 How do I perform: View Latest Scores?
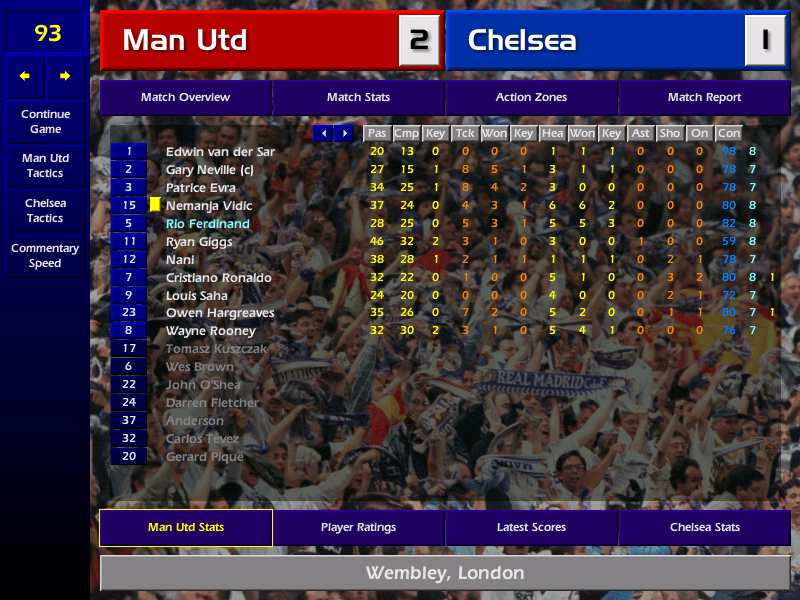[531, 527]
